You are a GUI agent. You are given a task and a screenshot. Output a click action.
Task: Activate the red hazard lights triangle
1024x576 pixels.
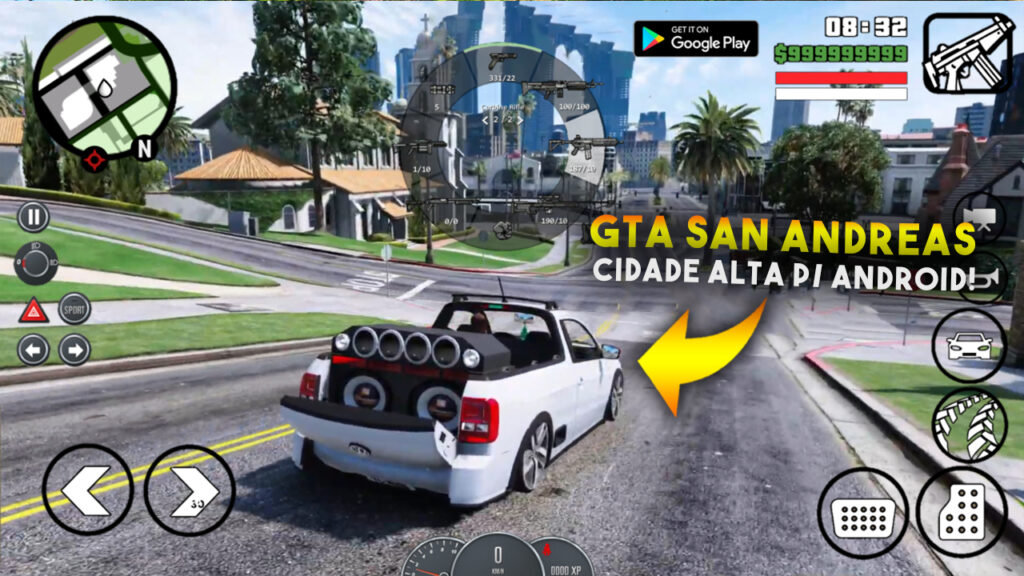(x=33, y=310)
